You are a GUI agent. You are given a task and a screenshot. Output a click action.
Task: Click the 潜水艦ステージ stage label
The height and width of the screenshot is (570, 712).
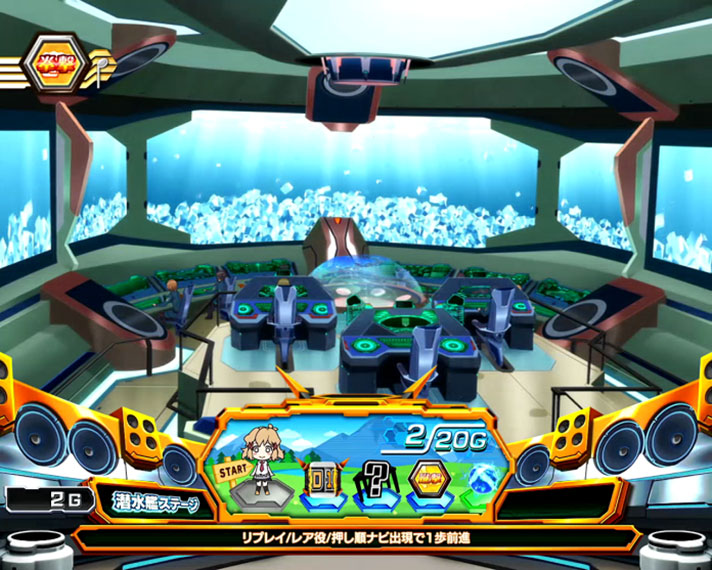(x=153, y=503)
